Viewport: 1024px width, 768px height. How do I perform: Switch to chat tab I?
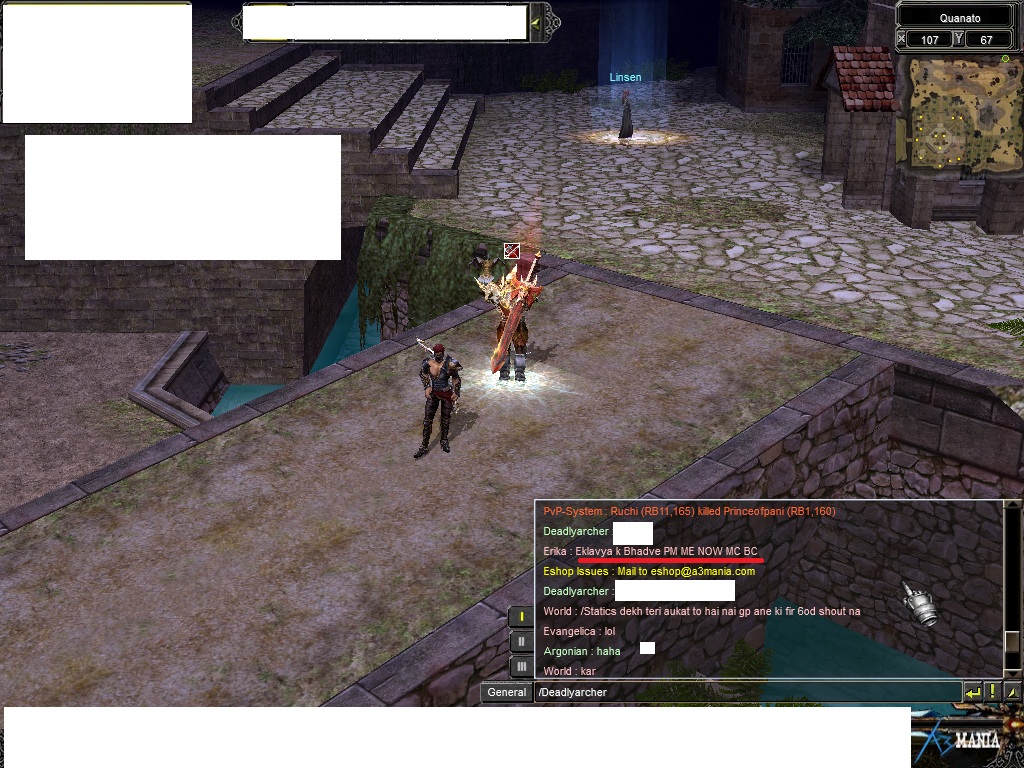point(521,617)
